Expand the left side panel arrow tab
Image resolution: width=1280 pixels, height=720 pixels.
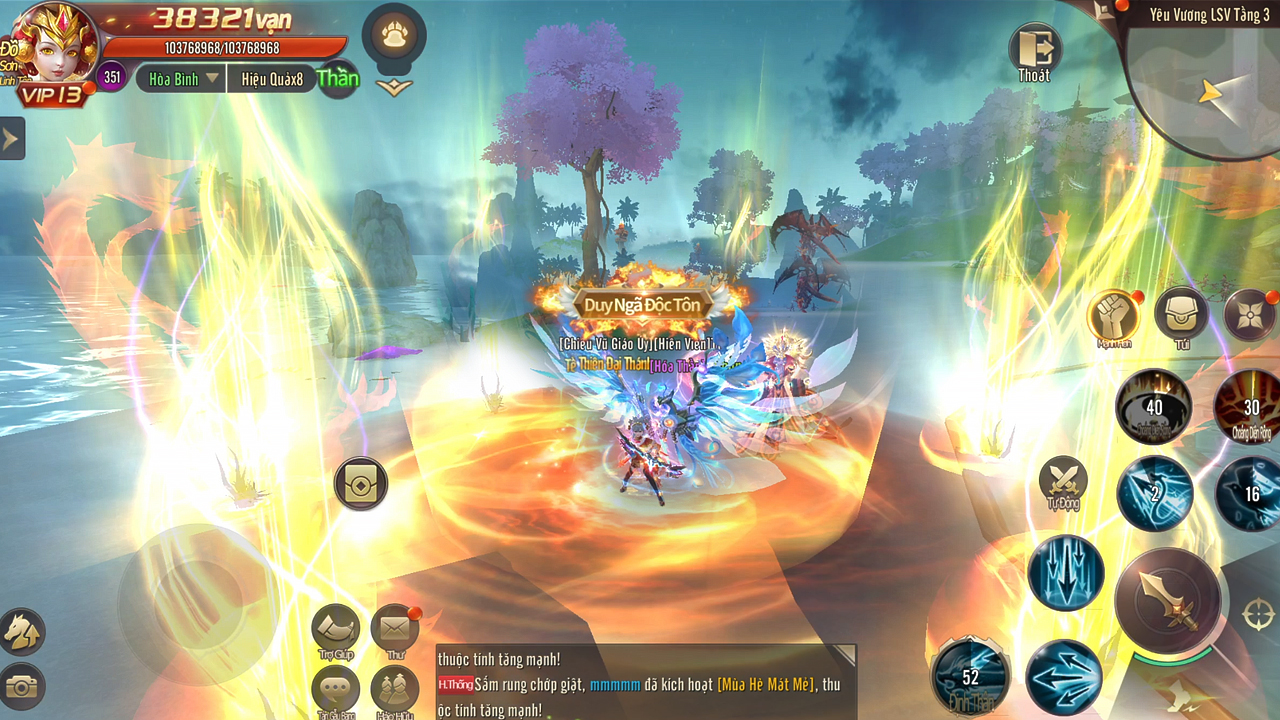11,138
